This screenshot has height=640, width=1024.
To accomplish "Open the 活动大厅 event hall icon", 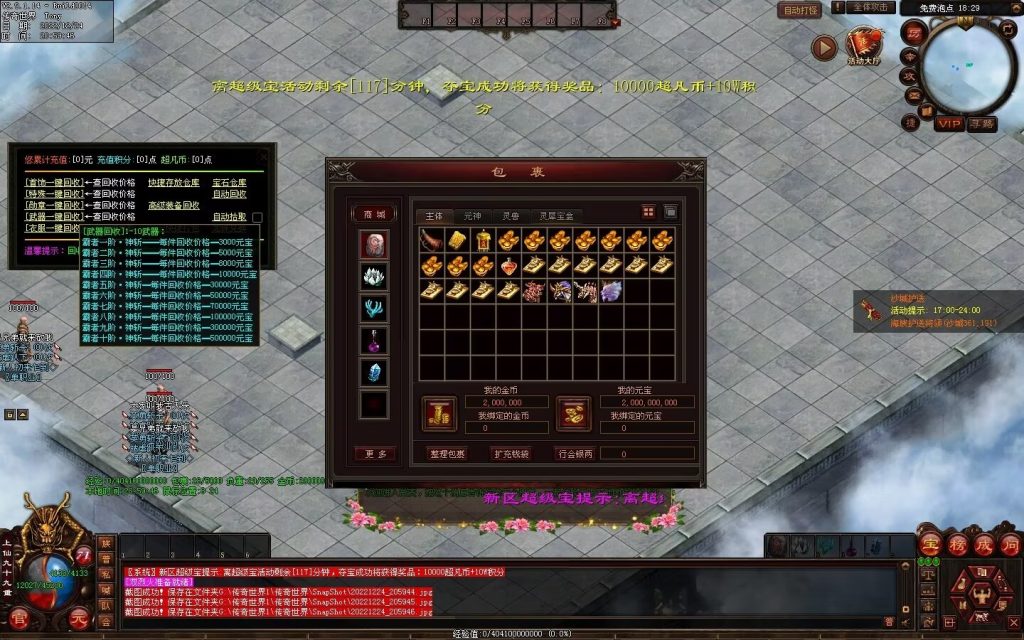I will click(x=863, y=45).
